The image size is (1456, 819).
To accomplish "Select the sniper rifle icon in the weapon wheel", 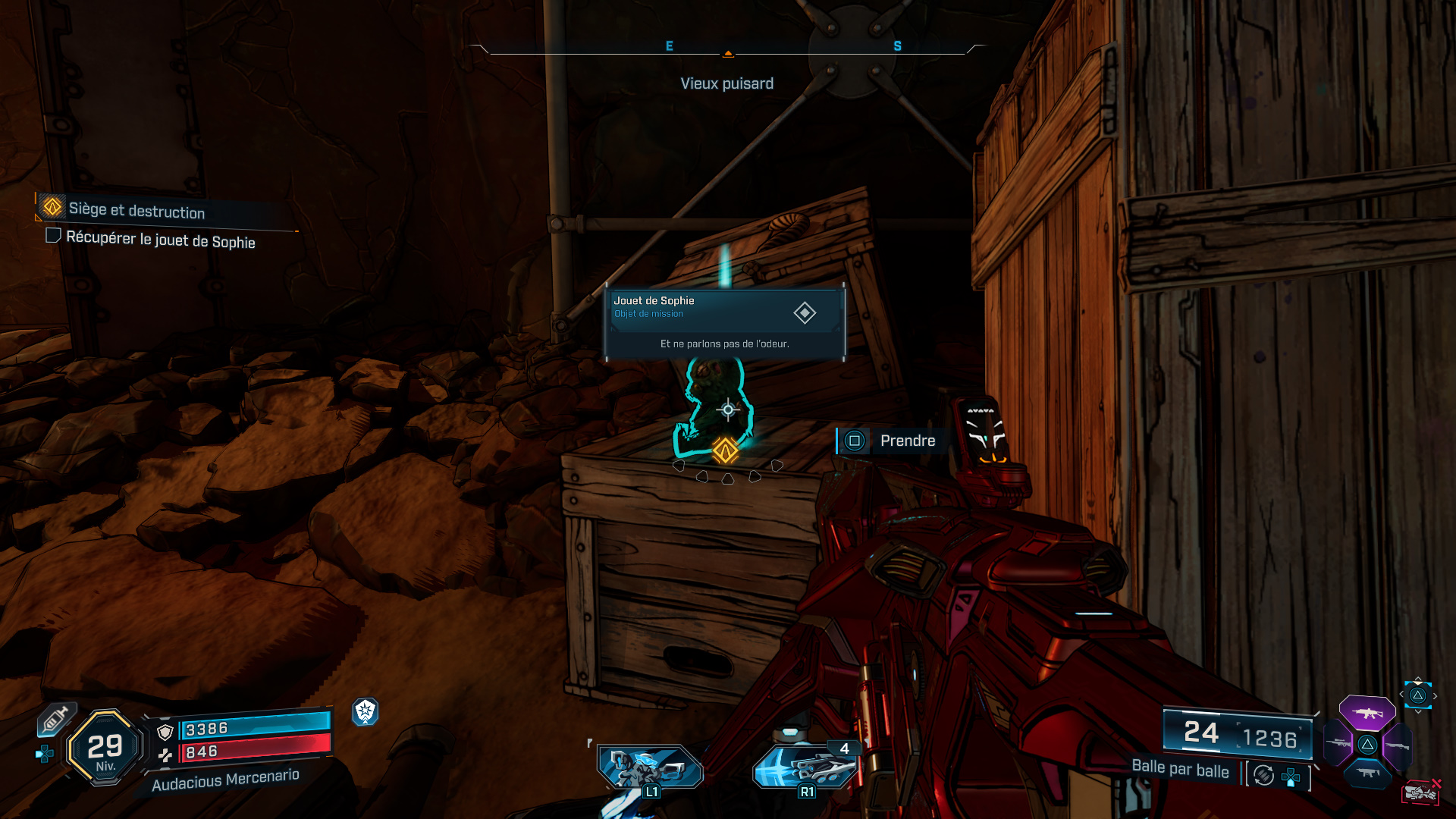I will click(1338, 743).
